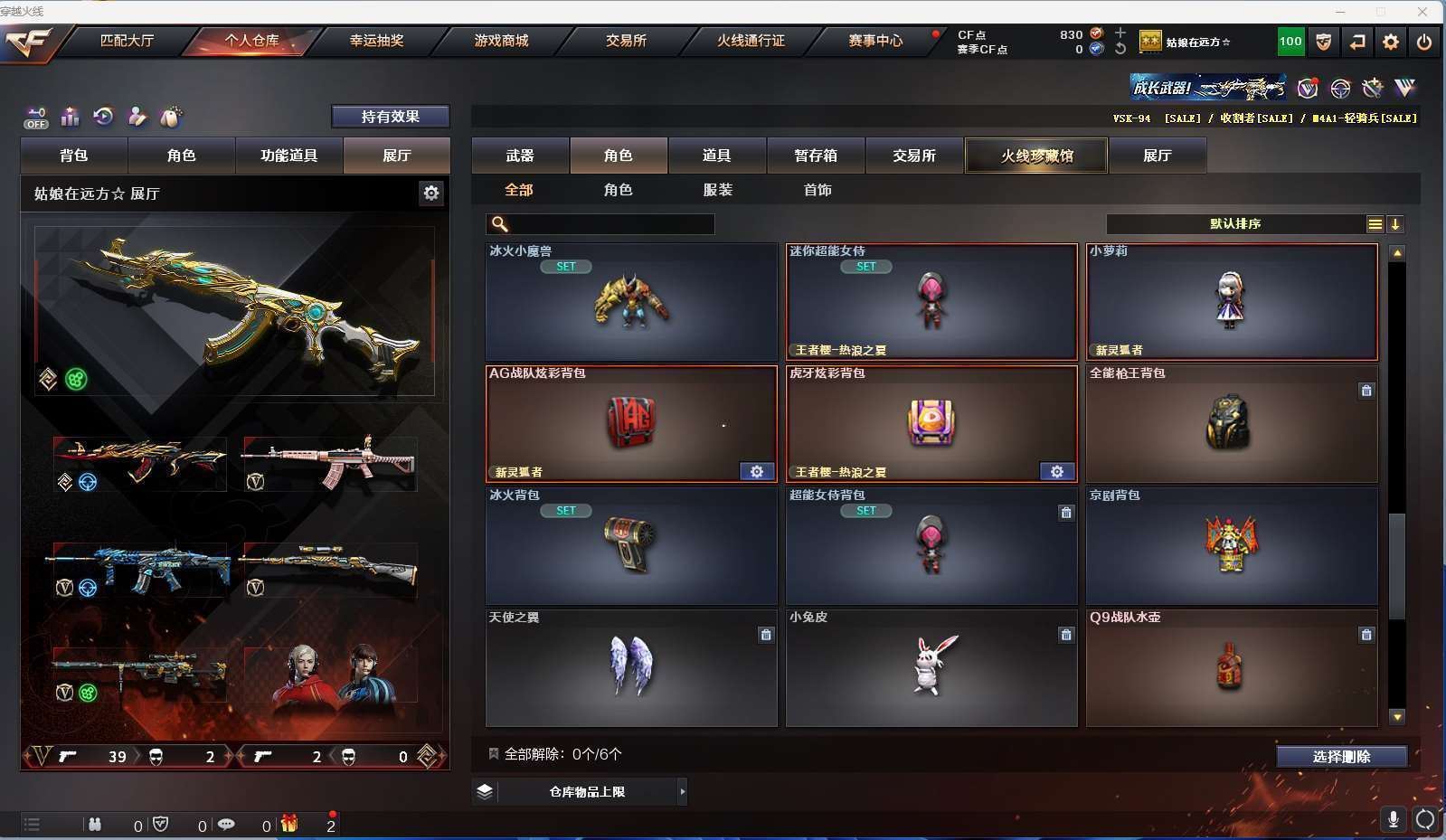This screenshot has width=1446, height=840.
Task: Go to the 游戏商城 shop
Action: tap(501, 41)
